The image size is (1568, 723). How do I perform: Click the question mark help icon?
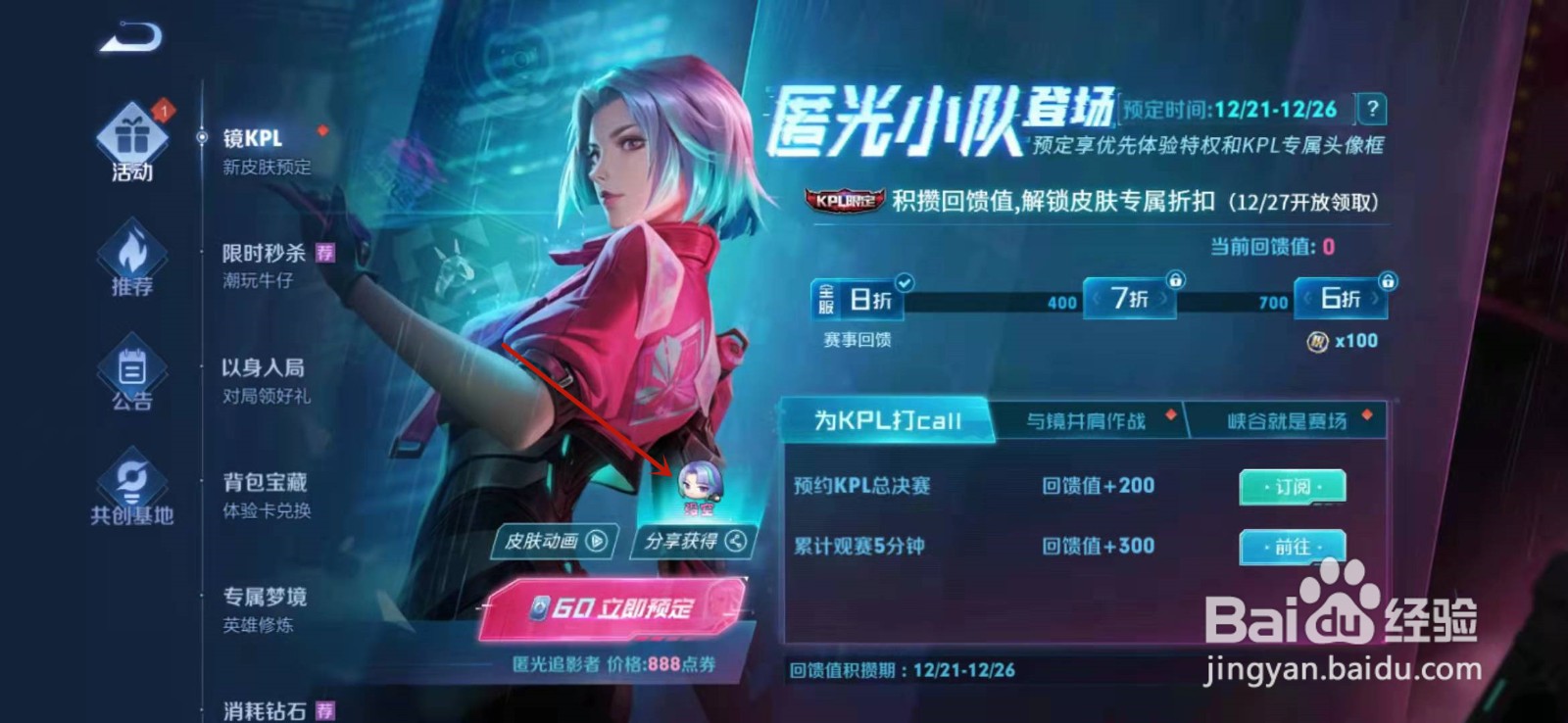[1370, 111]
